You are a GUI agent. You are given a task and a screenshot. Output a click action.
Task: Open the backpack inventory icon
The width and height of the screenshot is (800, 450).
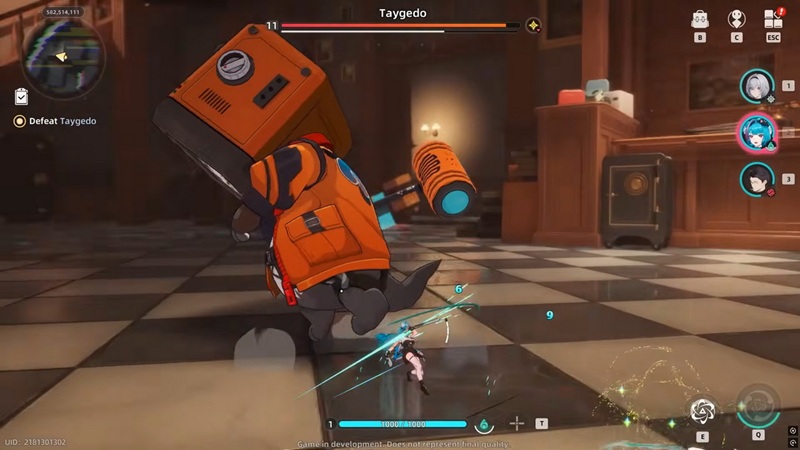[x=700, y=19]
